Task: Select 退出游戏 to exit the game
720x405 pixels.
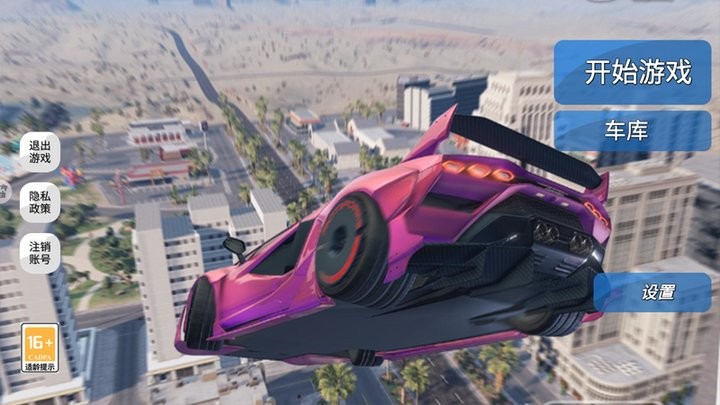Action: [x=40, y=151]
